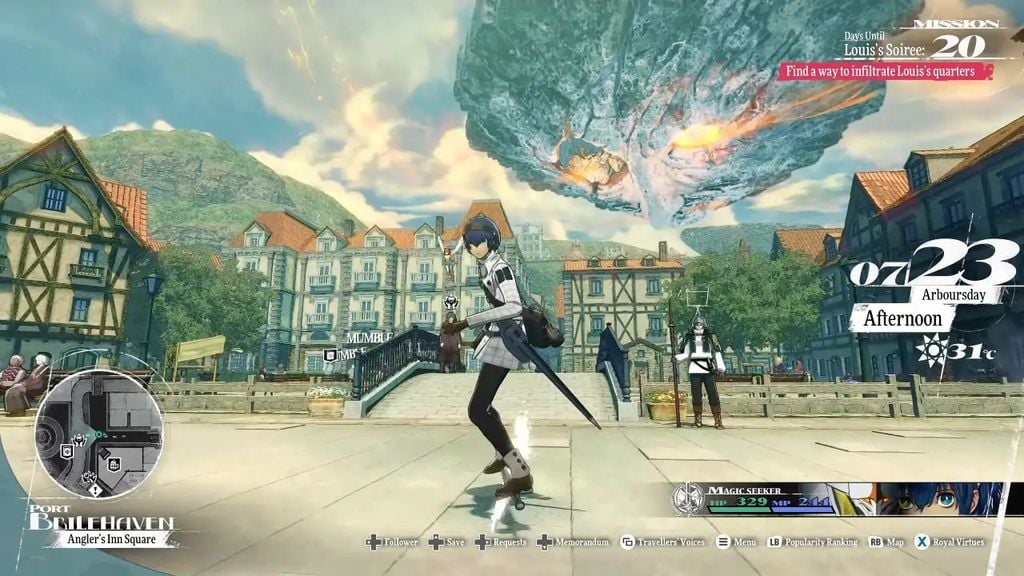Click the exclamation mark marker on minimap
The image size is (1024, 576).
point(94,490)
